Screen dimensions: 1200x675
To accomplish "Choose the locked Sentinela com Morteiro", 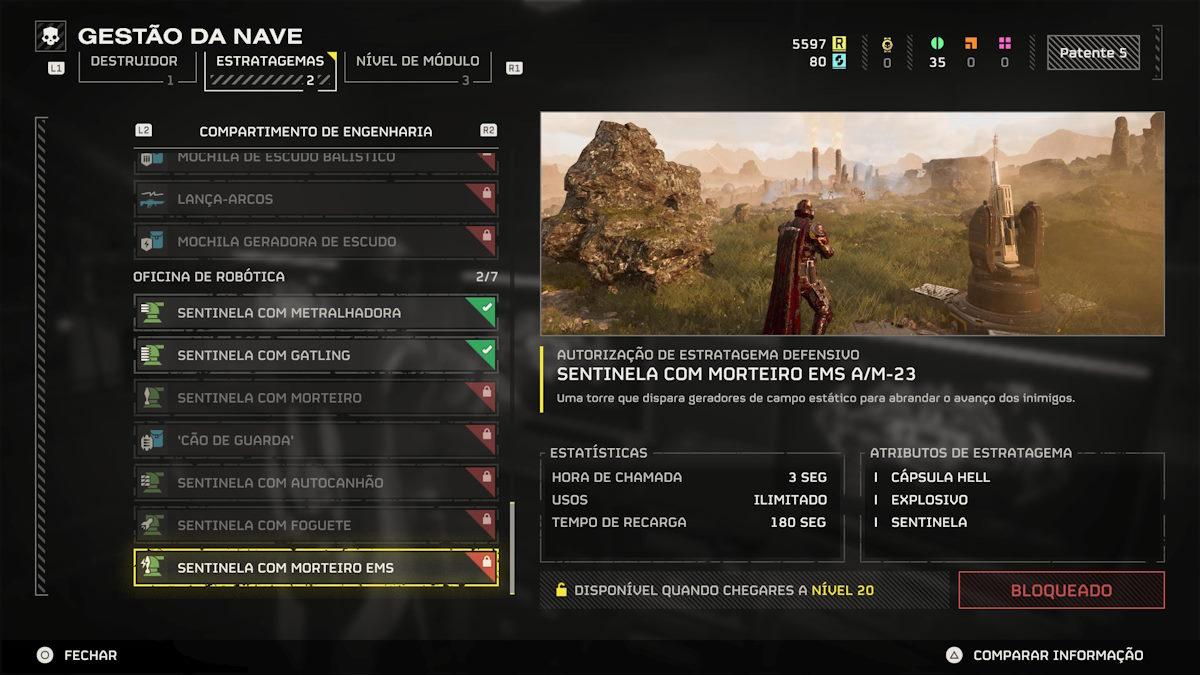I will click(x=315, y=398).
